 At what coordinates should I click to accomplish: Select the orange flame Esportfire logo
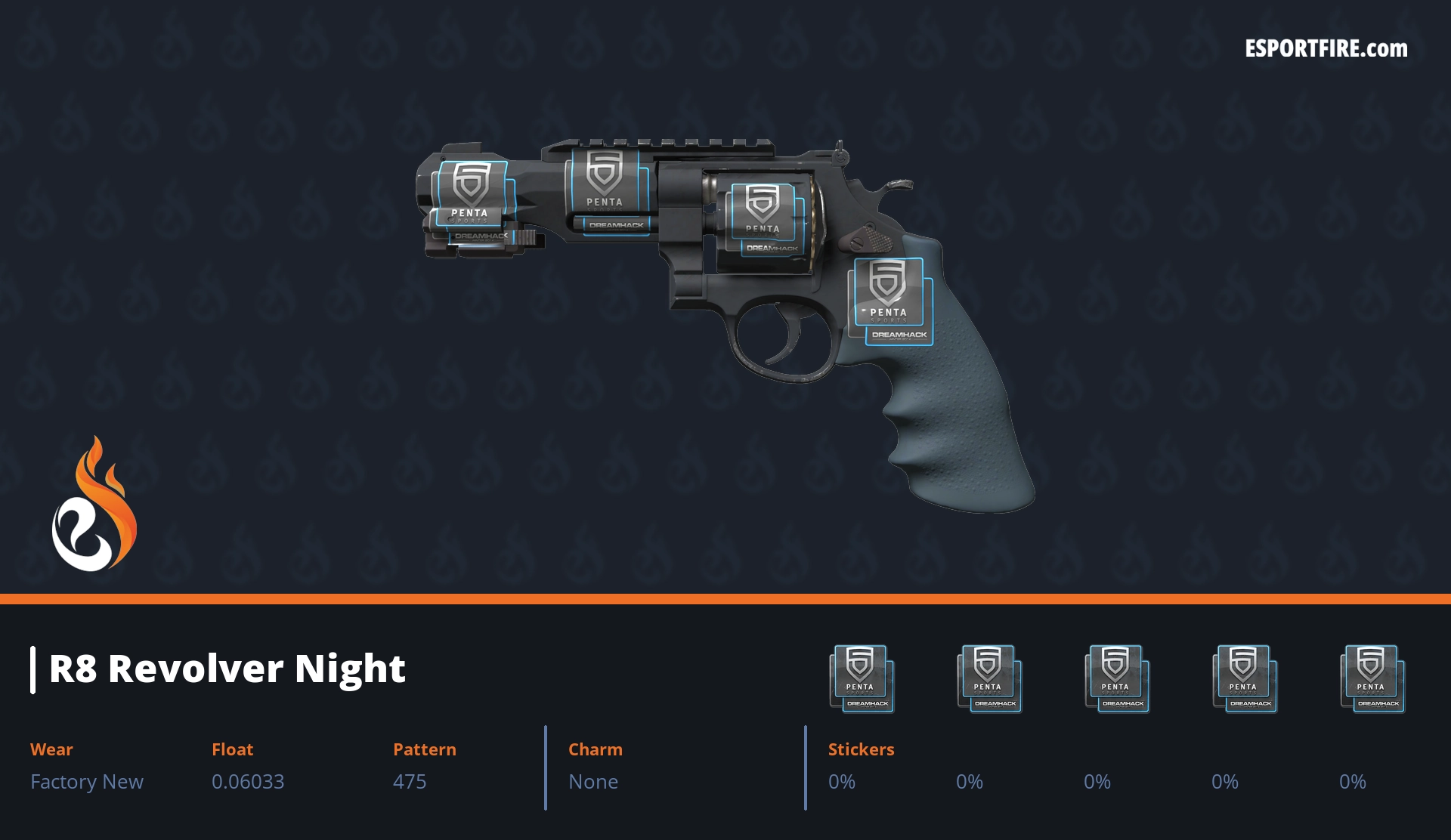pos(94,505)
